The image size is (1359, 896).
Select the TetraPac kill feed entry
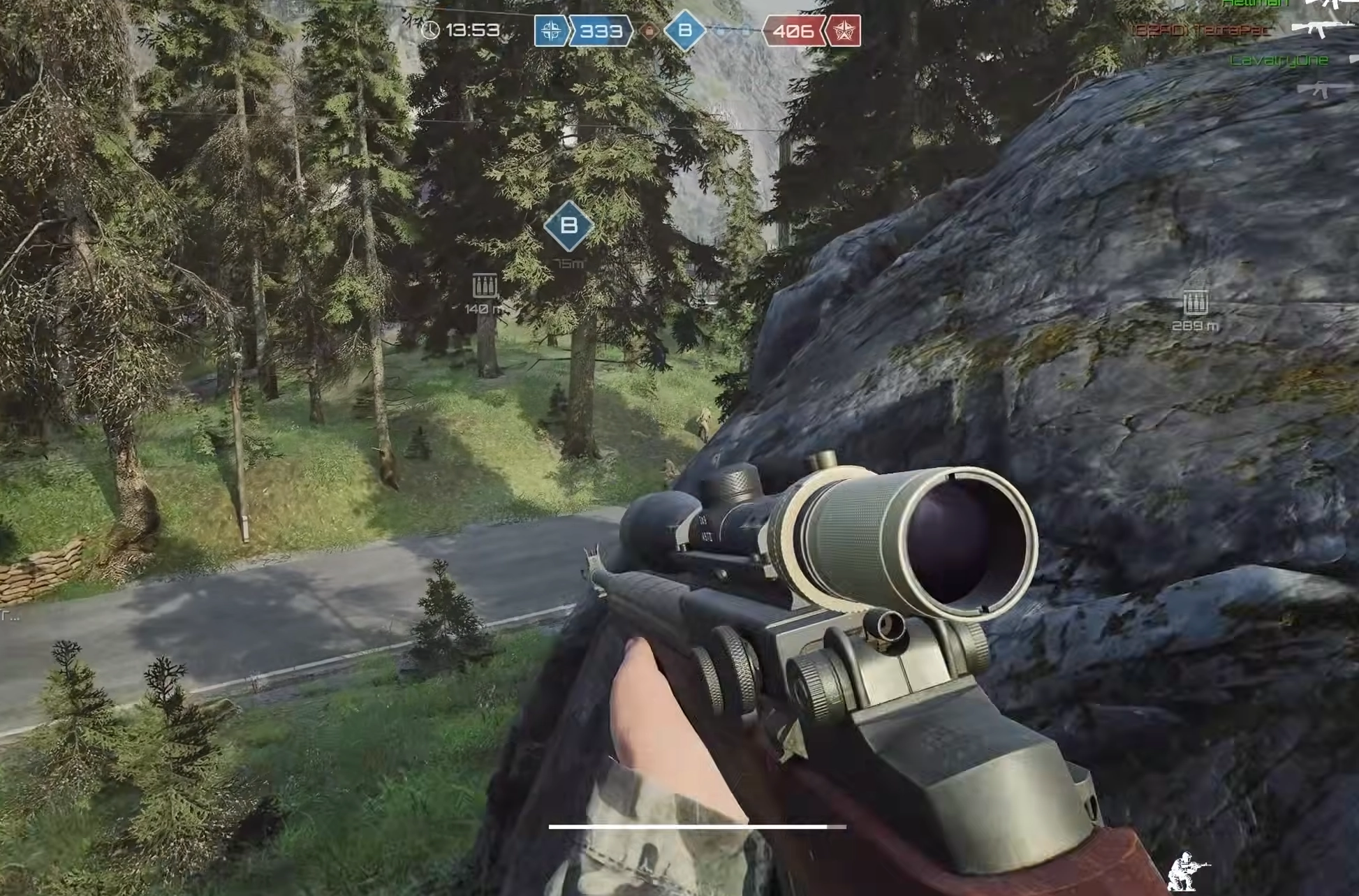coord(1203,30)
